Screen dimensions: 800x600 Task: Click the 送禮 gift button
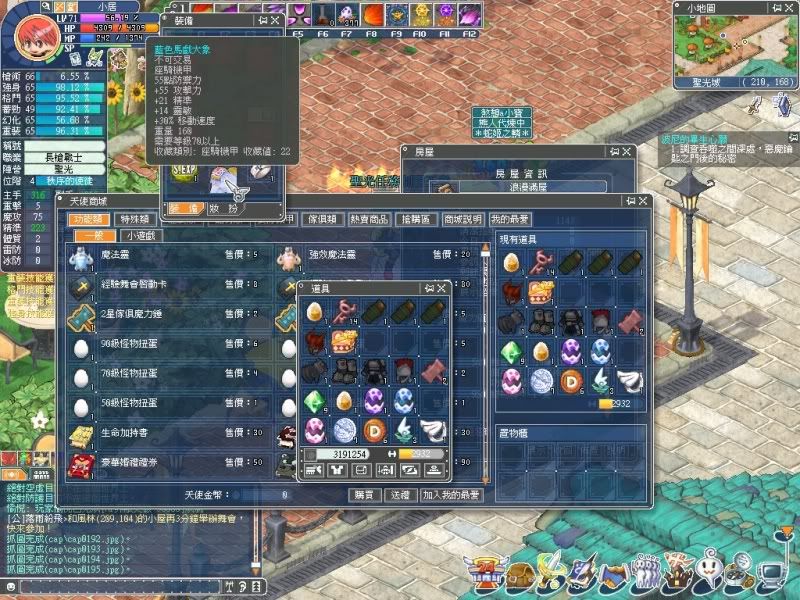coord(398,494)
